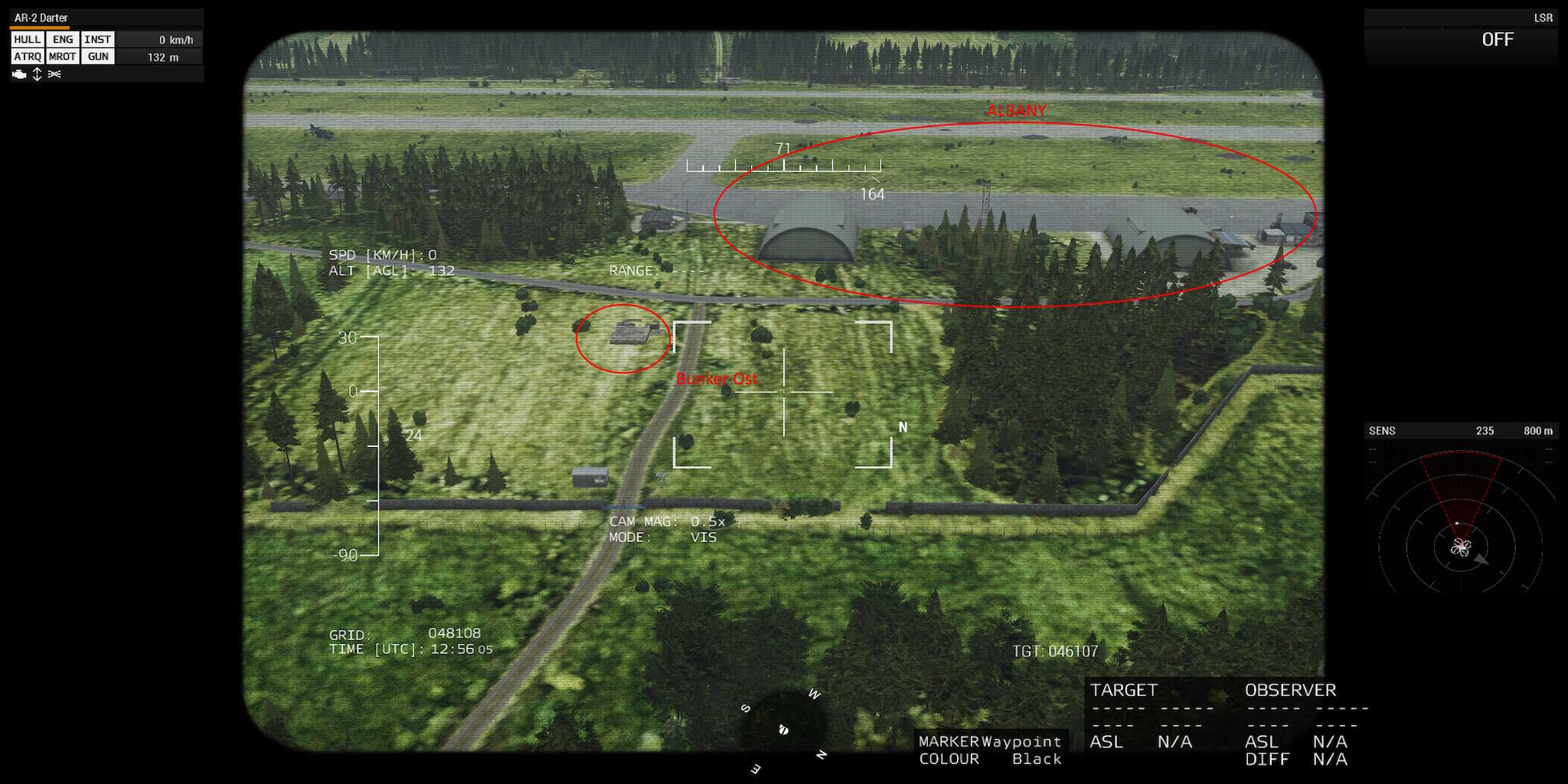The width and height of the screenshot is (1568, 784).
Task: Click the MROT status box
Action: 62,57
